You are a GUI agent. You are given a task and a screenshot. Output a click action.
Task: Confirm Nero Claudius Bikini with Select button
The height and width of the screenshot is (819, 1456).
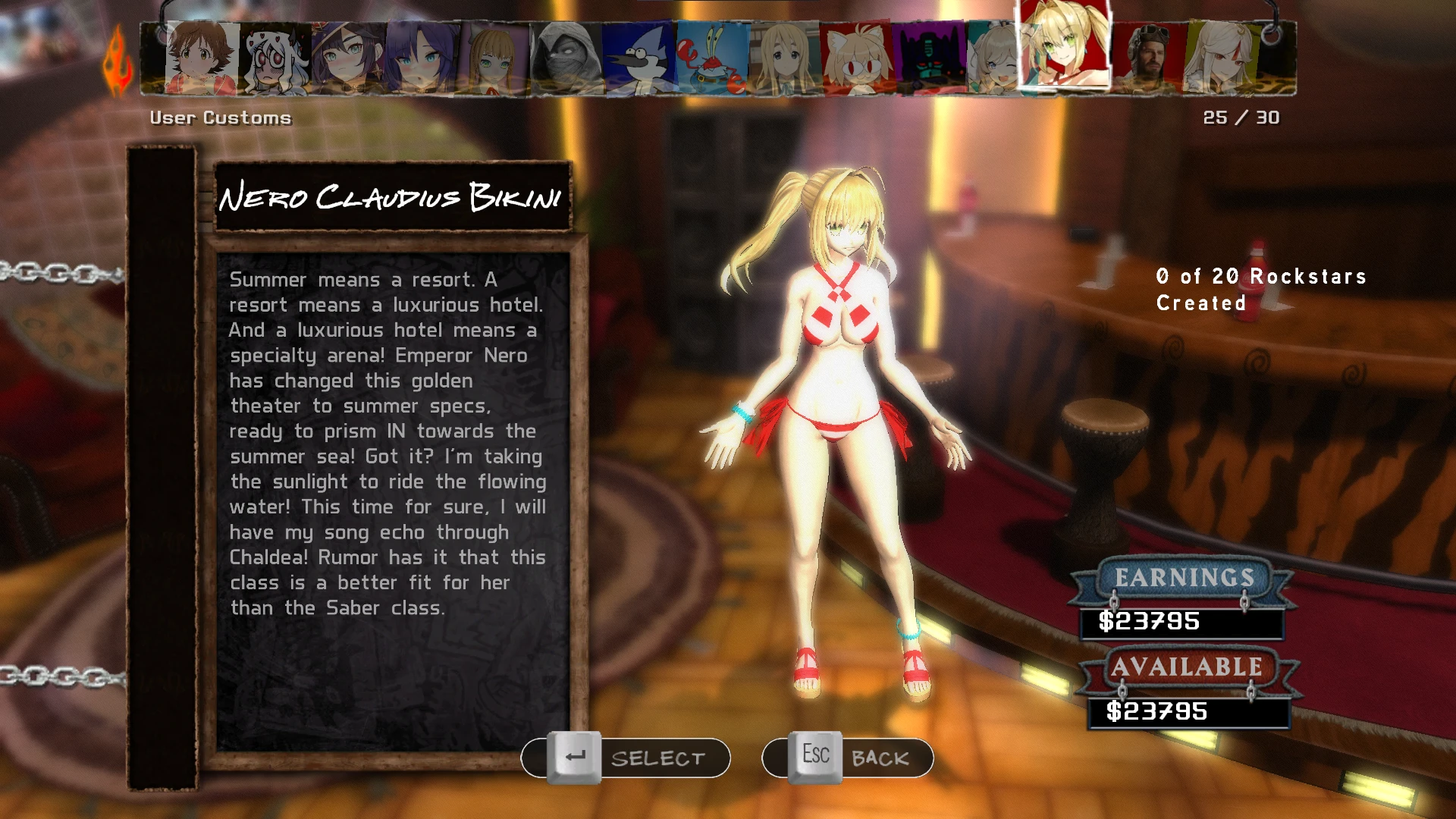pyautogui.click(x=626, y=758)
